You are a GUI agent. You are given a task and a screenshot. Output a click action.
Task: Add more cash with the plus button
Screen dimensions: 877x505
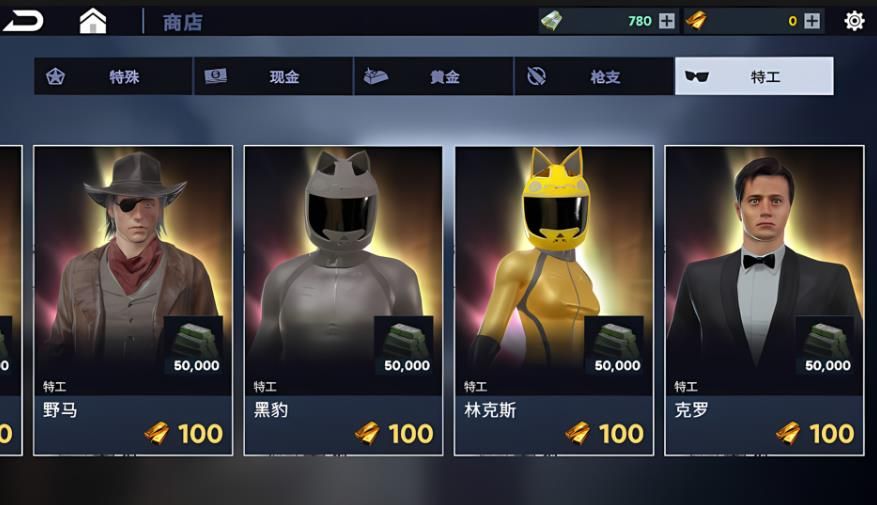click(x=667, y=21)
